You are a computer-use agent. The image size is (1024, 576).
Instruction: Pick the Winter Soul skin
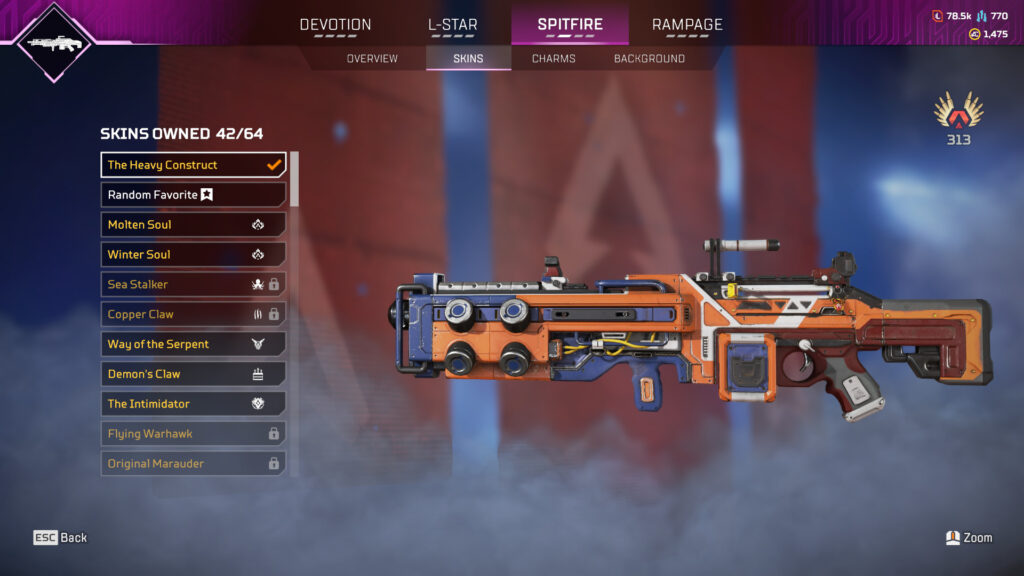pyautogui.click(x=193, y=255)
